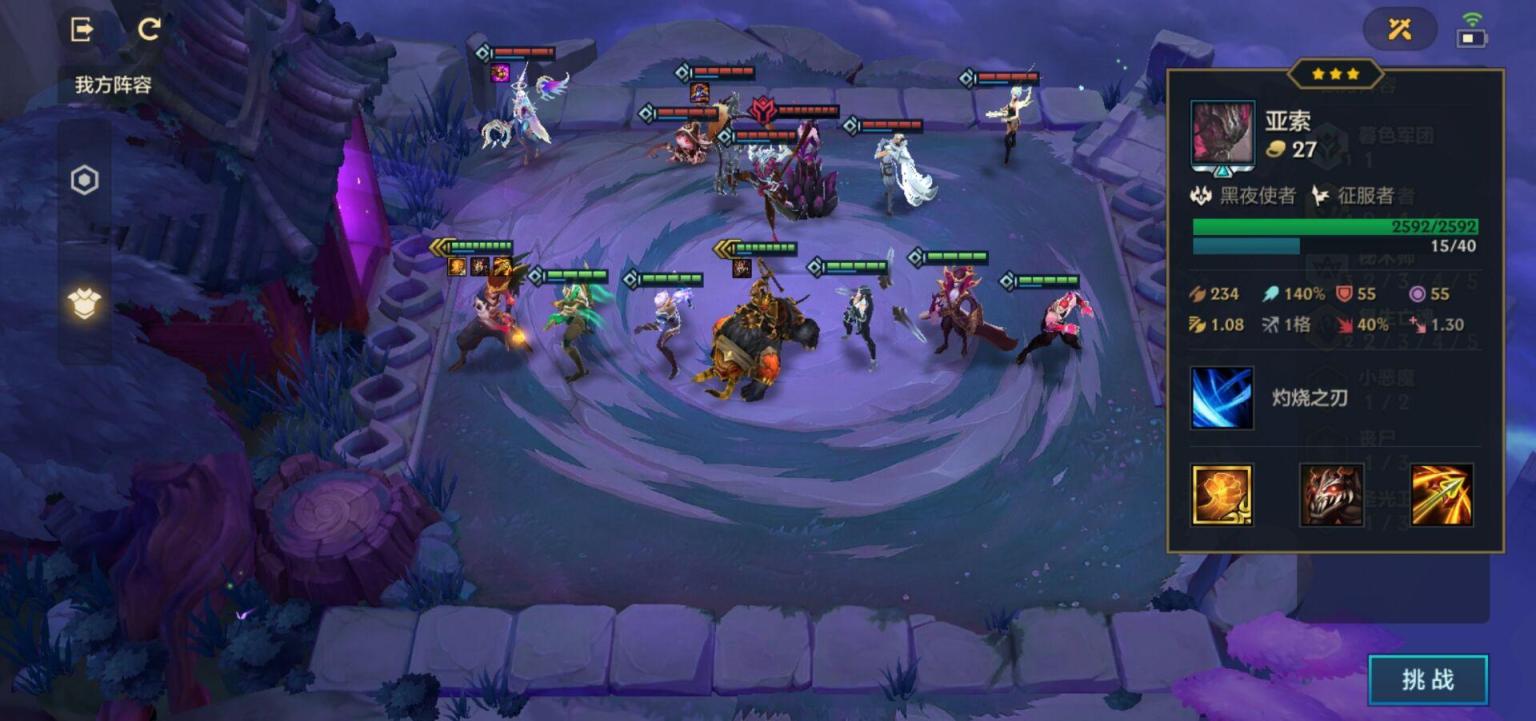
Task: Open the hexagon icon on left sidebar
Action: click(85, 181)
